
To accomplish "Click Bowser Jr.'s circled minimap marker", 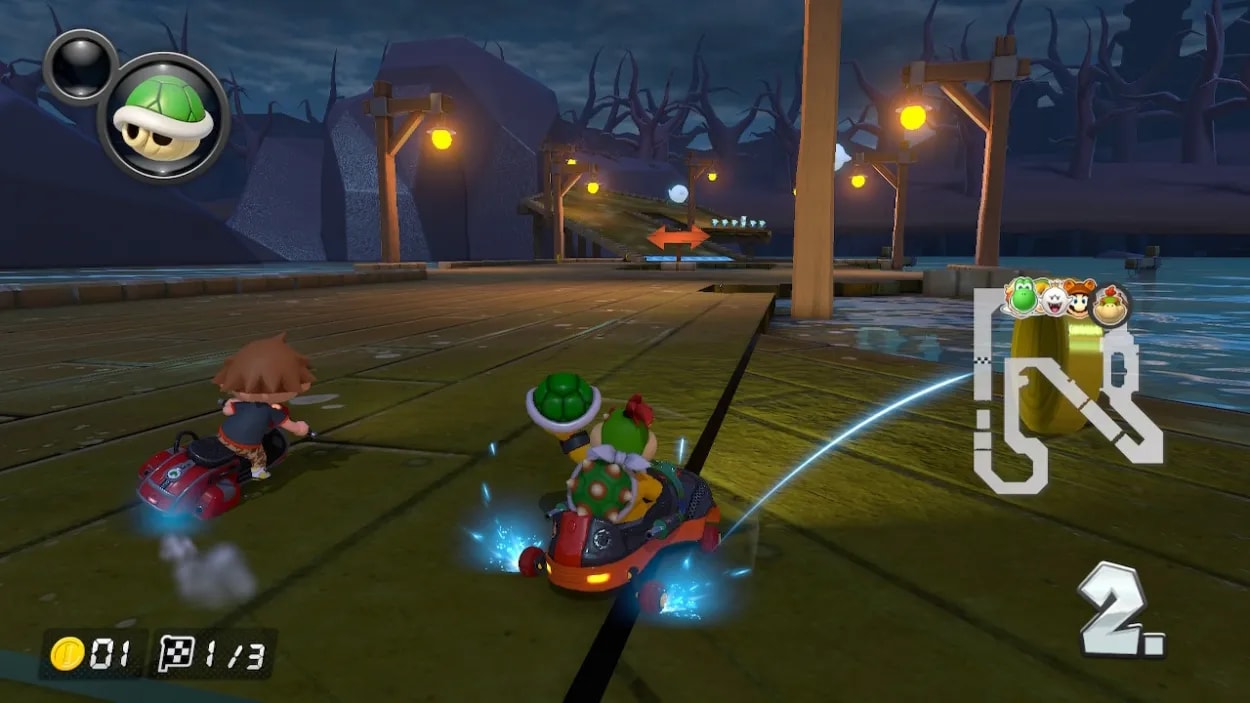I will (x=1109, y=304).
